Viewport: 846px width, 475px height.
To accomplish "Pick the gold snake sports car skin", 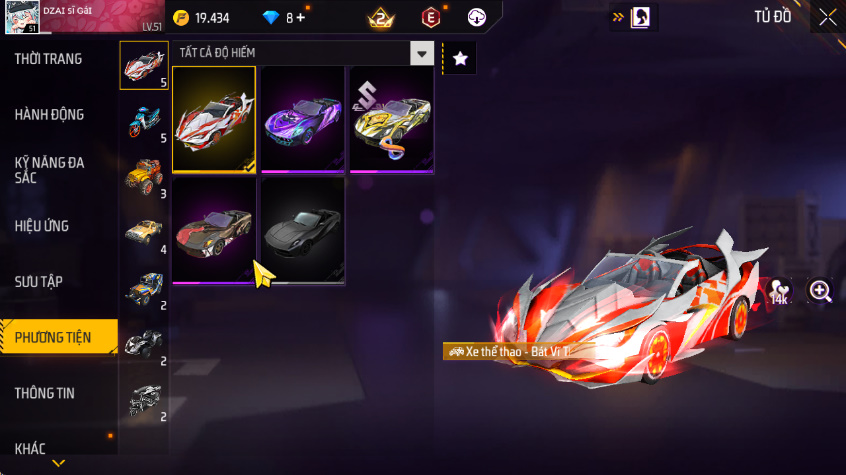I will tap(391, 120).
